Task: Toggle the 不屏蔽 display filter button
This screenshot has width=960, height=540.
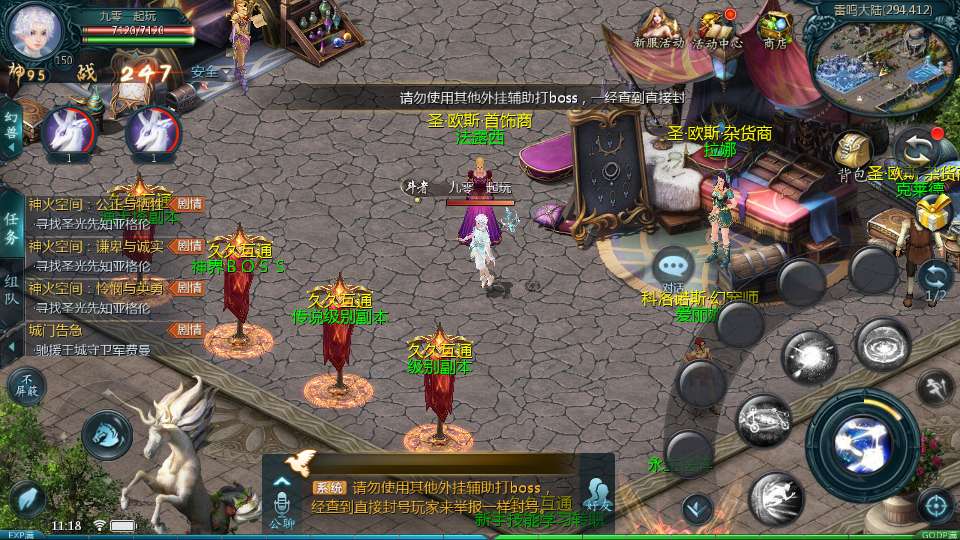Action: (x=26, y=386)
